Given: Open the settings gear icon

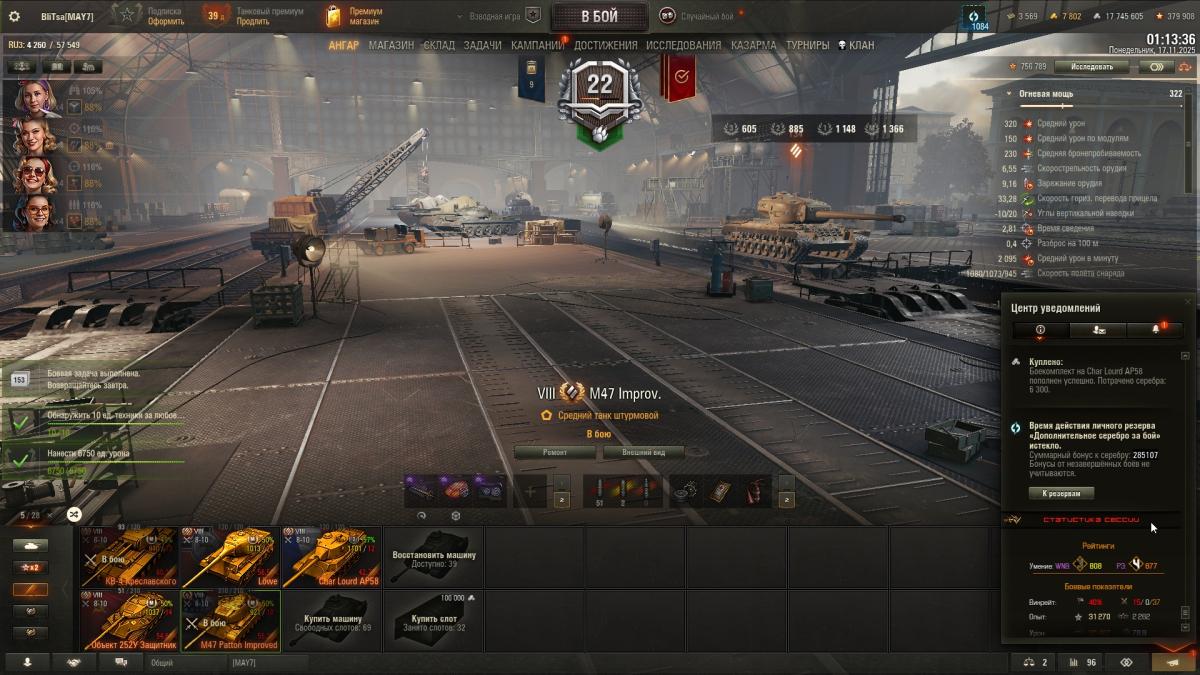Looking at the screenshot, I should click(14, 16).
